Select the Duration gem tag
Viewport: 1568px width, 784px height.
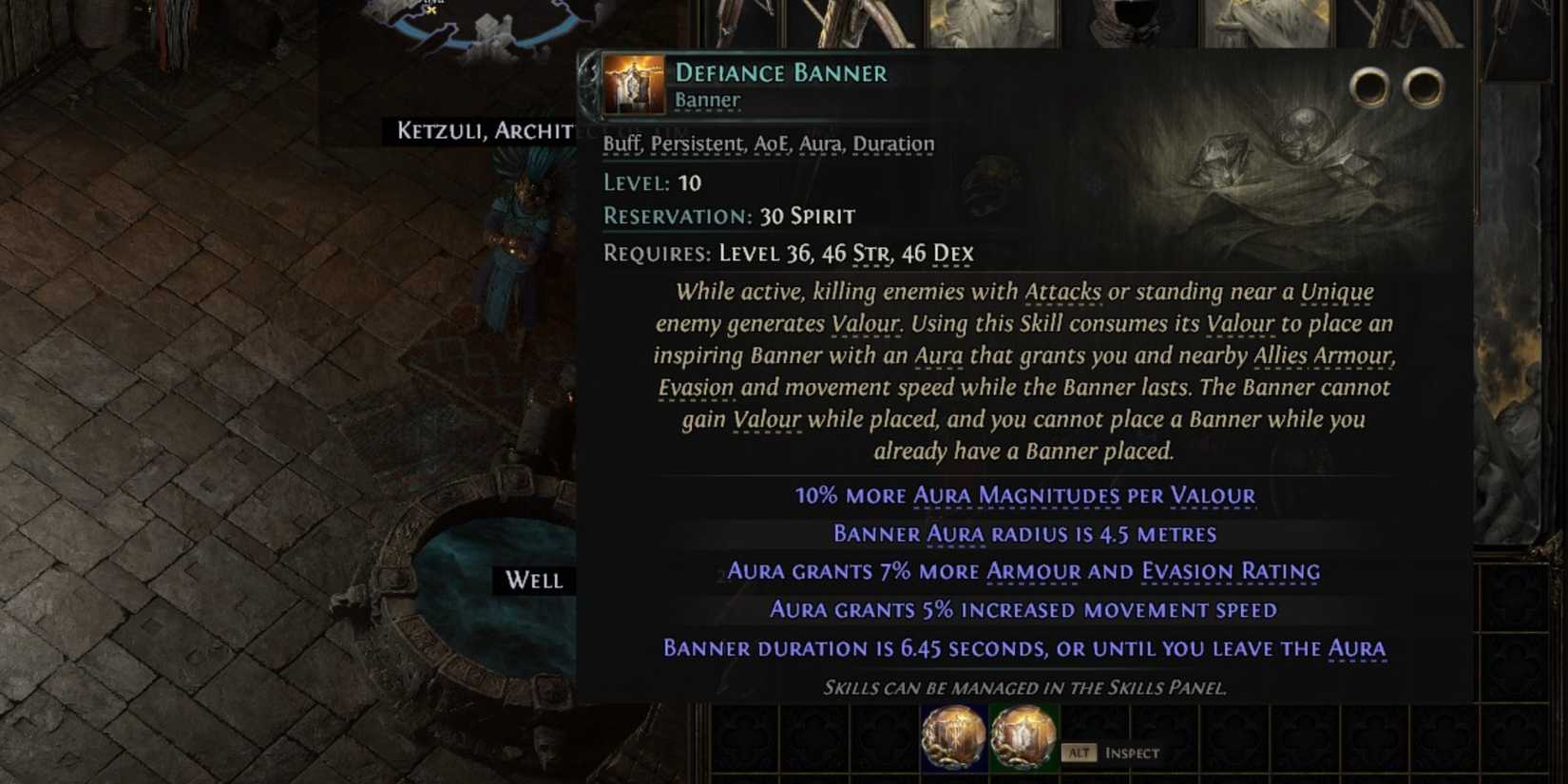(892, 143)
